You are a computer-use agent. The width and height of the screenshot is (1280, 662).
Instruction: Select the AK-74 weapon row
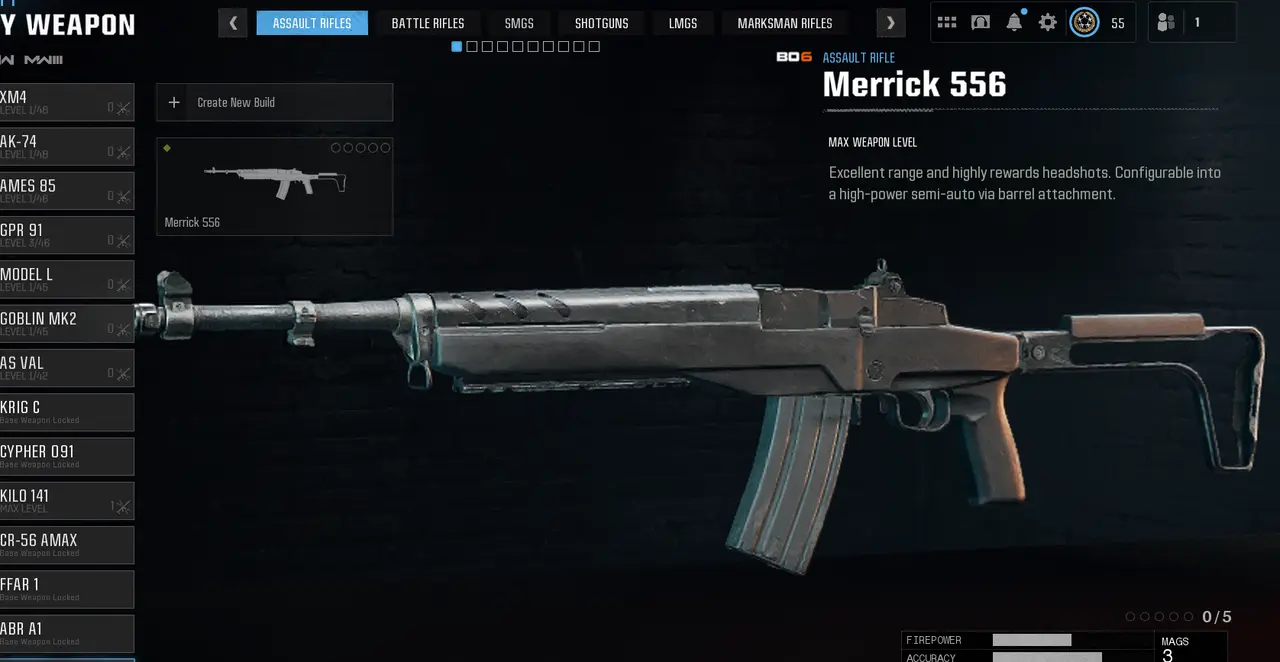(x=66, y=146)
